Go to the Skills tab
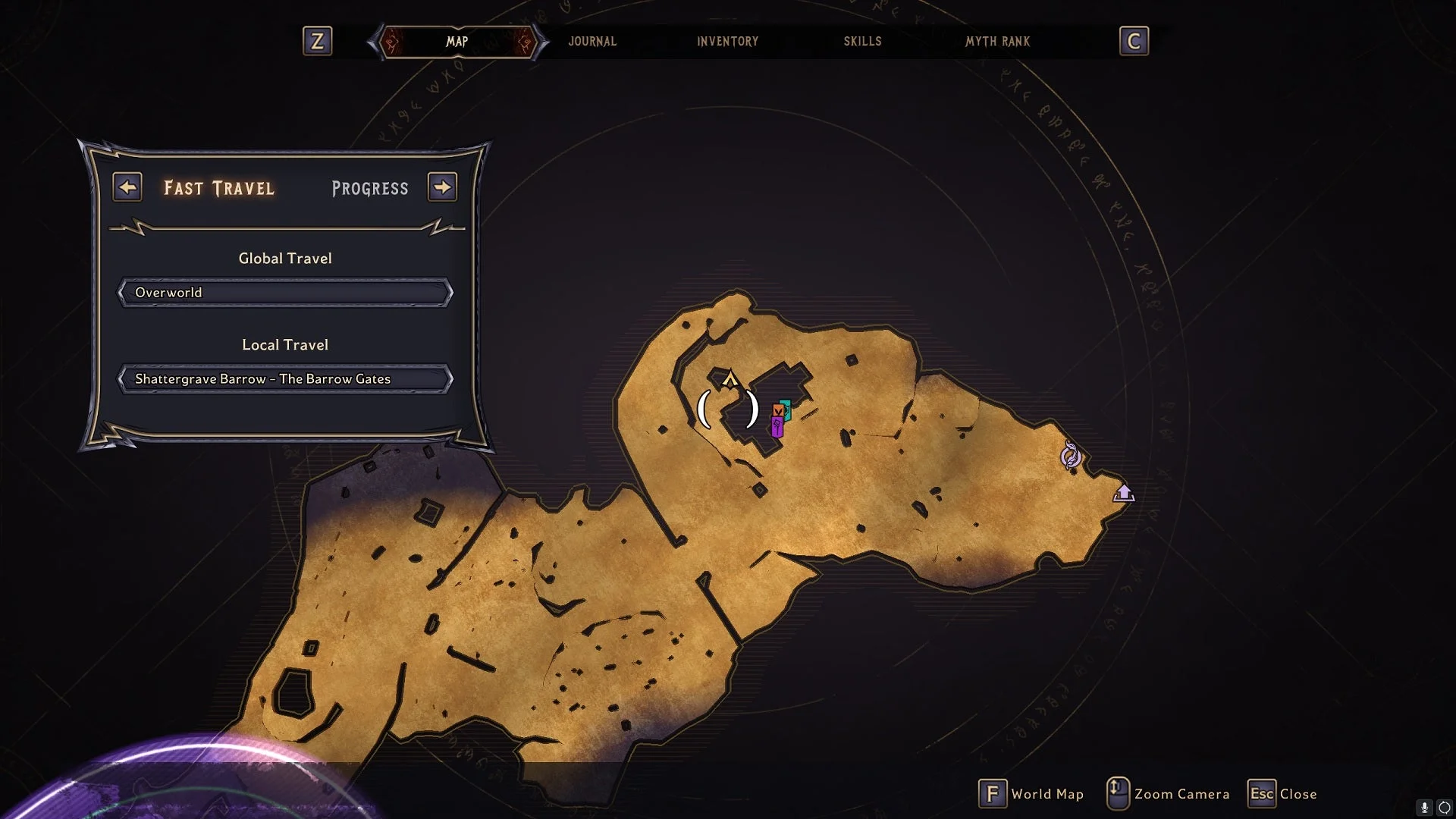This screenshot has width=1456, height=819. pyautogui.click(x=862, y=42)
